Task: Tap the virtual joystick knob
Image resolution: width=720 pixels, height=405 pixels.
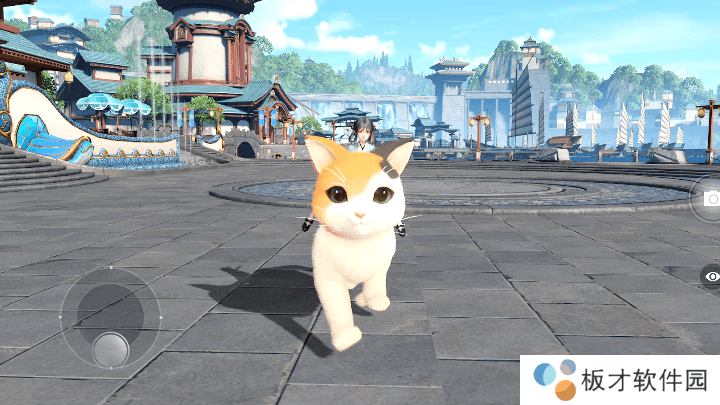Action: [x=110, y=349]
